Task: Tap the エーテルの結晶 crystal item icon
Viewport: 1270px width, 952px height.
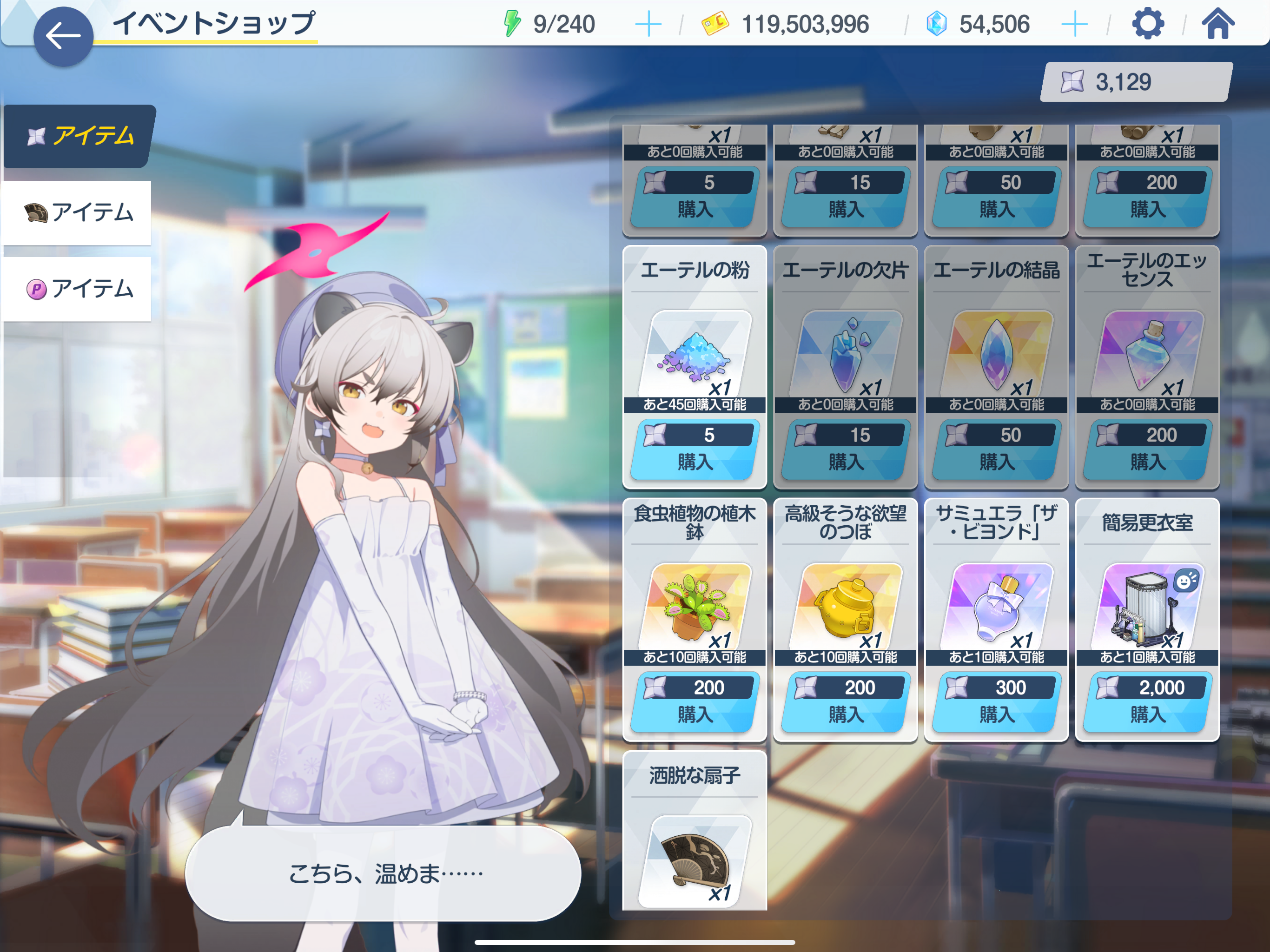Action: coord(996,353)
